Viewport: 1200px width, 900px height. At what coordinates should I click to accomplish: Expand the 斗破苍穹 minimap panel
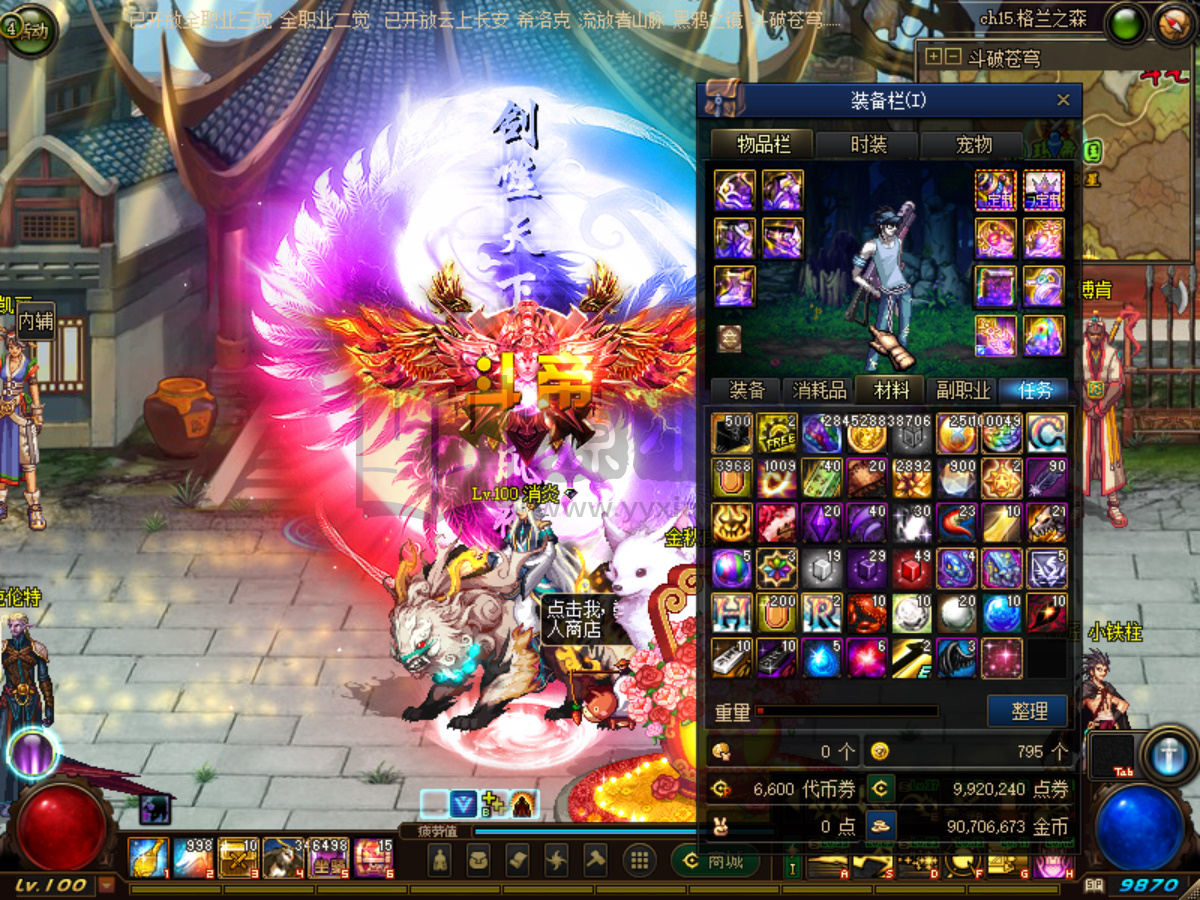[934, 57]
